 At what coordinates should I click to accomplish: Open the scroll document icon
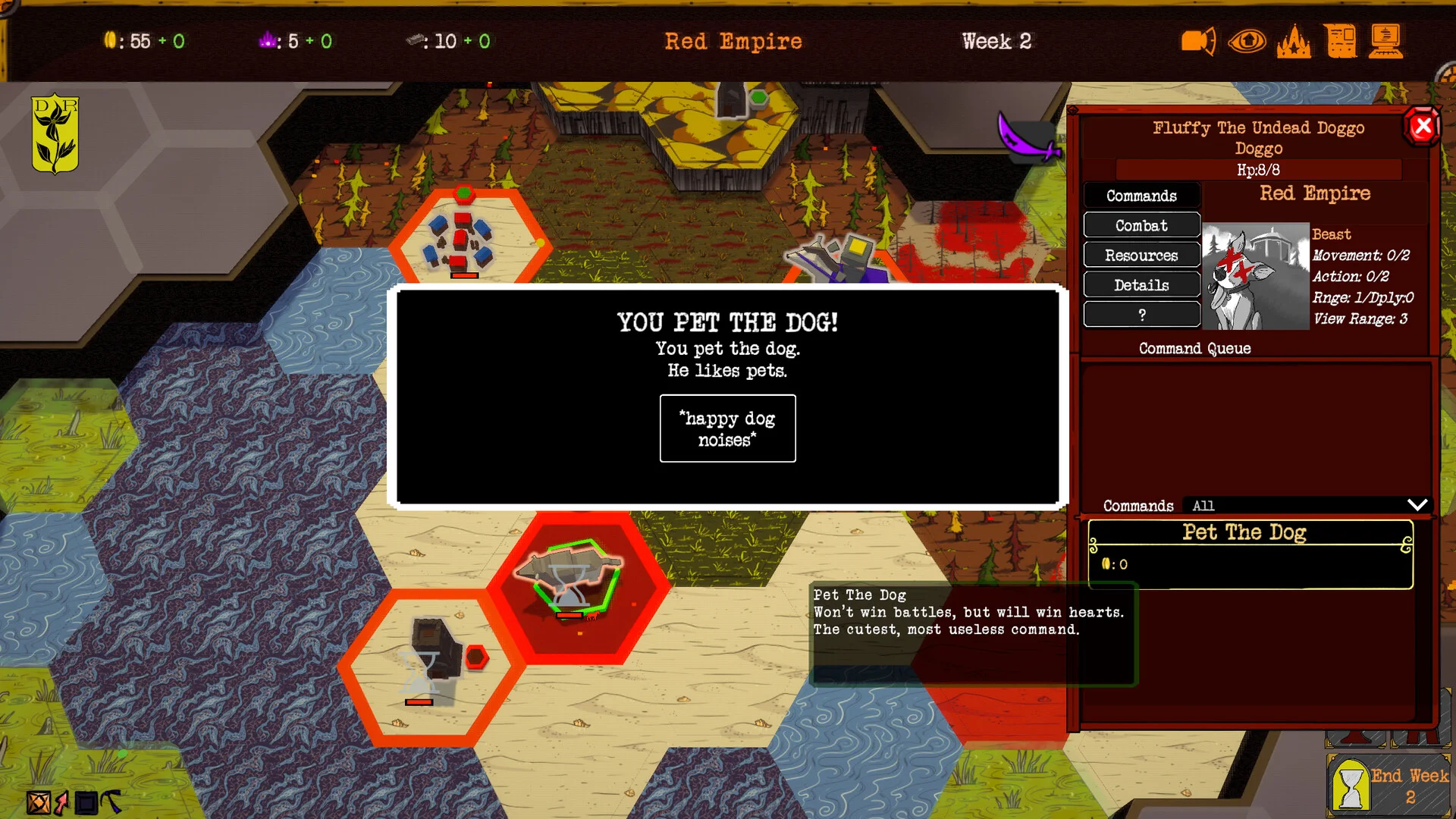[1341, 41]
